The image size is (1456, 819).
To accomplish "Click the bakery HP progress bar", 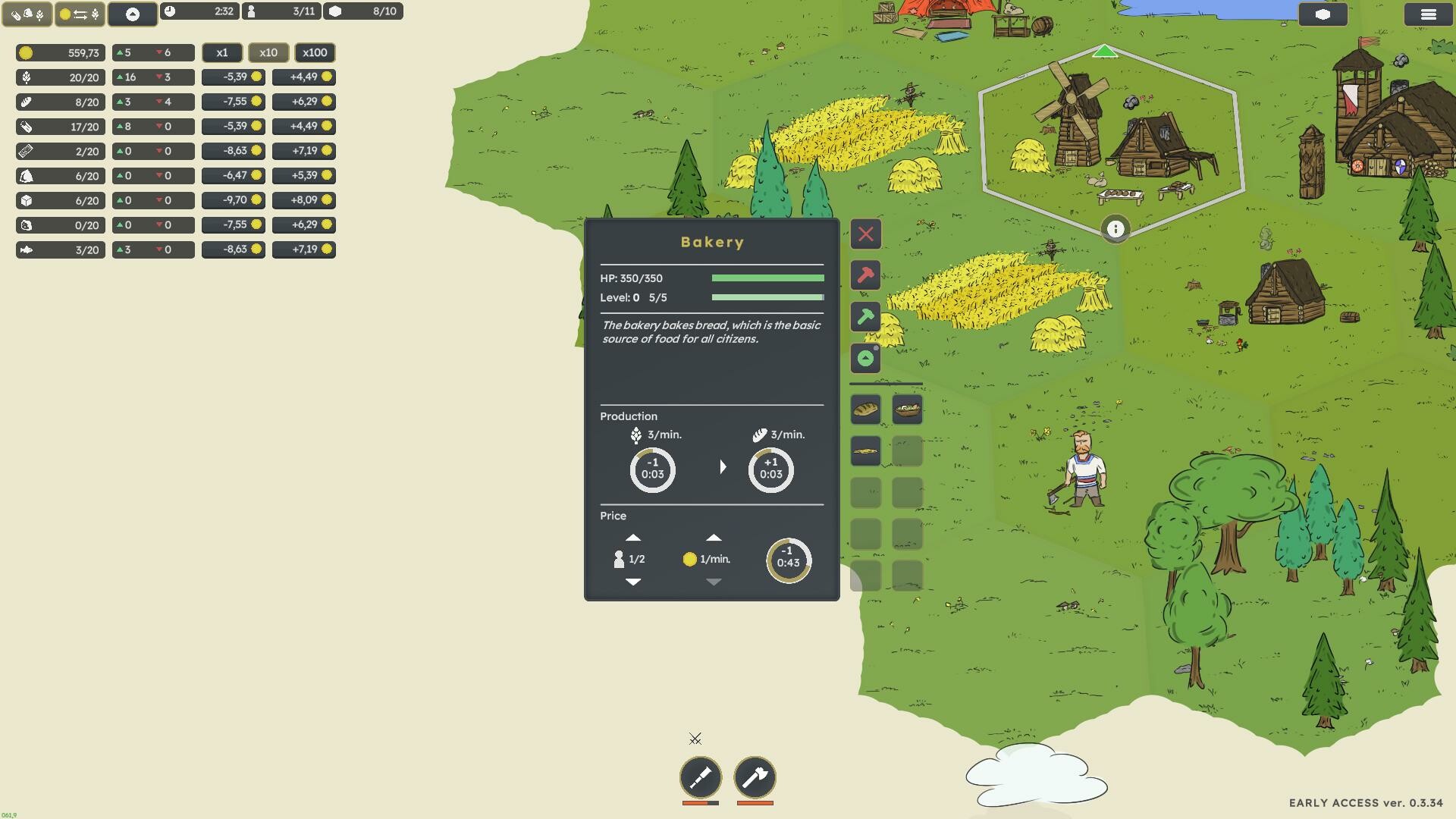I will pos(767,278).
